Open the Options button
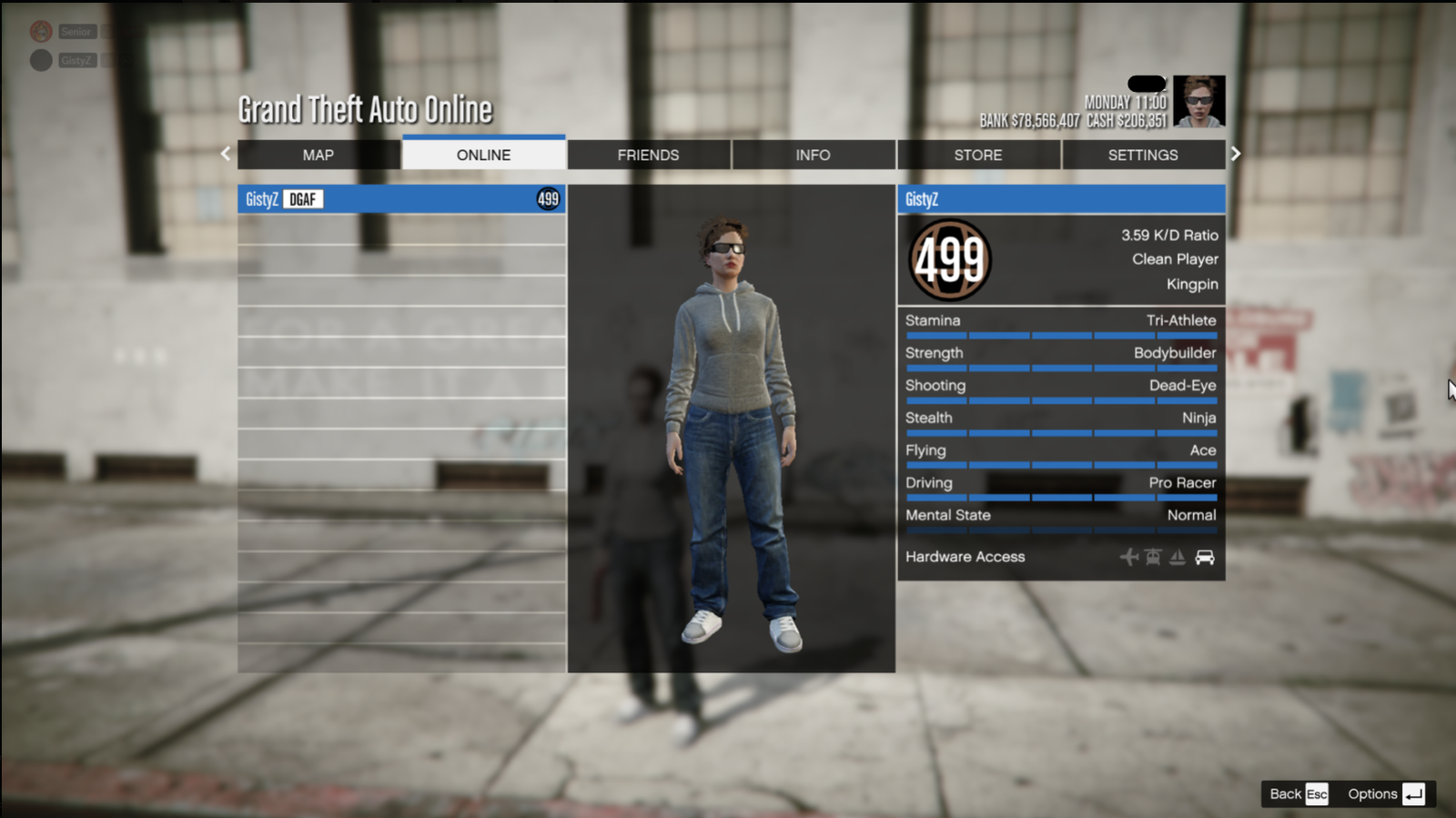The height and width of the screenshot is (818, 1456). click(1385, 793)
